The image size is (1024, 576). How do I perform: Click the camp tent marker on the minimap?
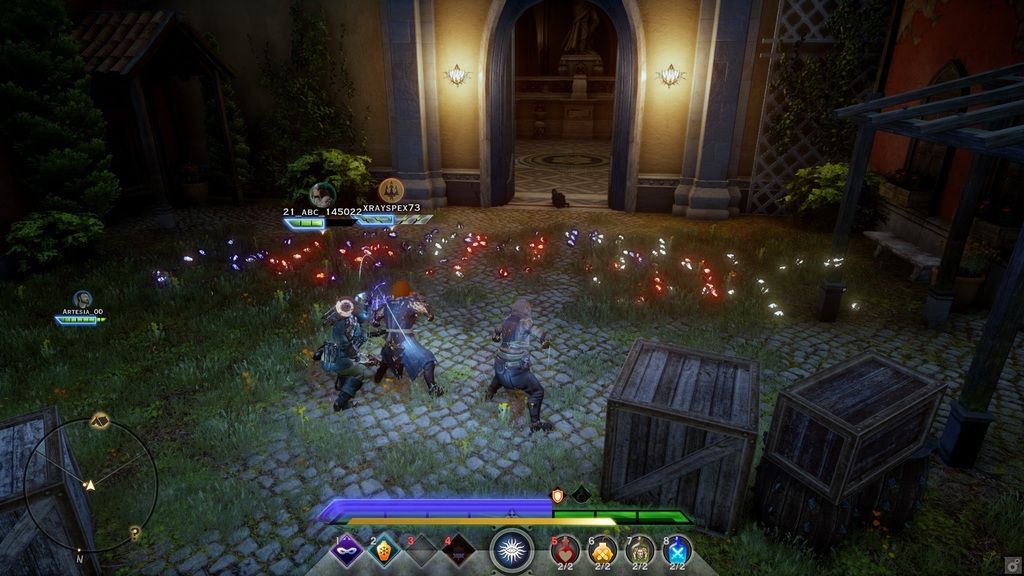click(98, 419)
